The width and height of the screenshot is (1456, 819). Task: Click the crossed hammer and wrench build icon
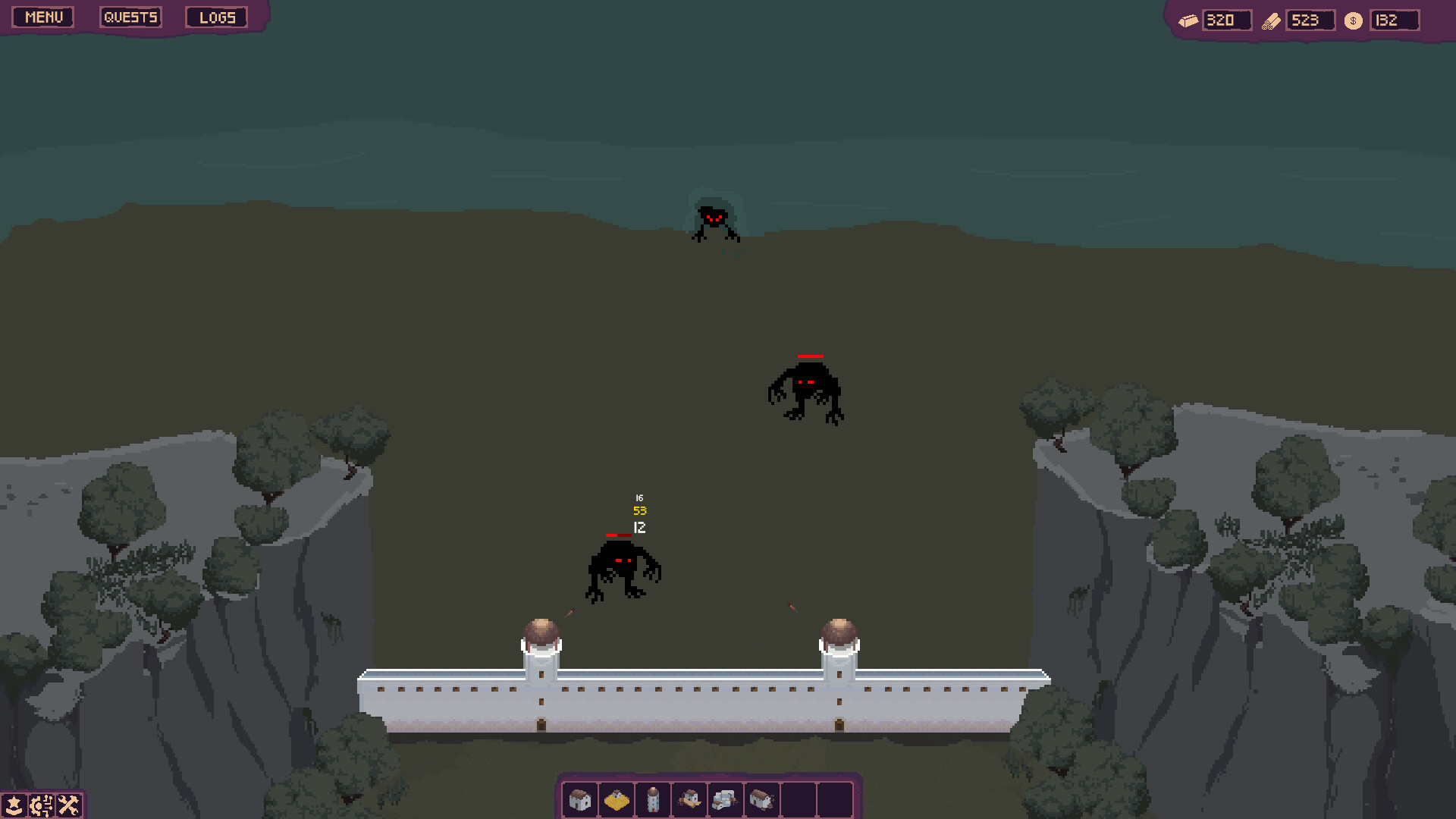click(x=68, y=805)
